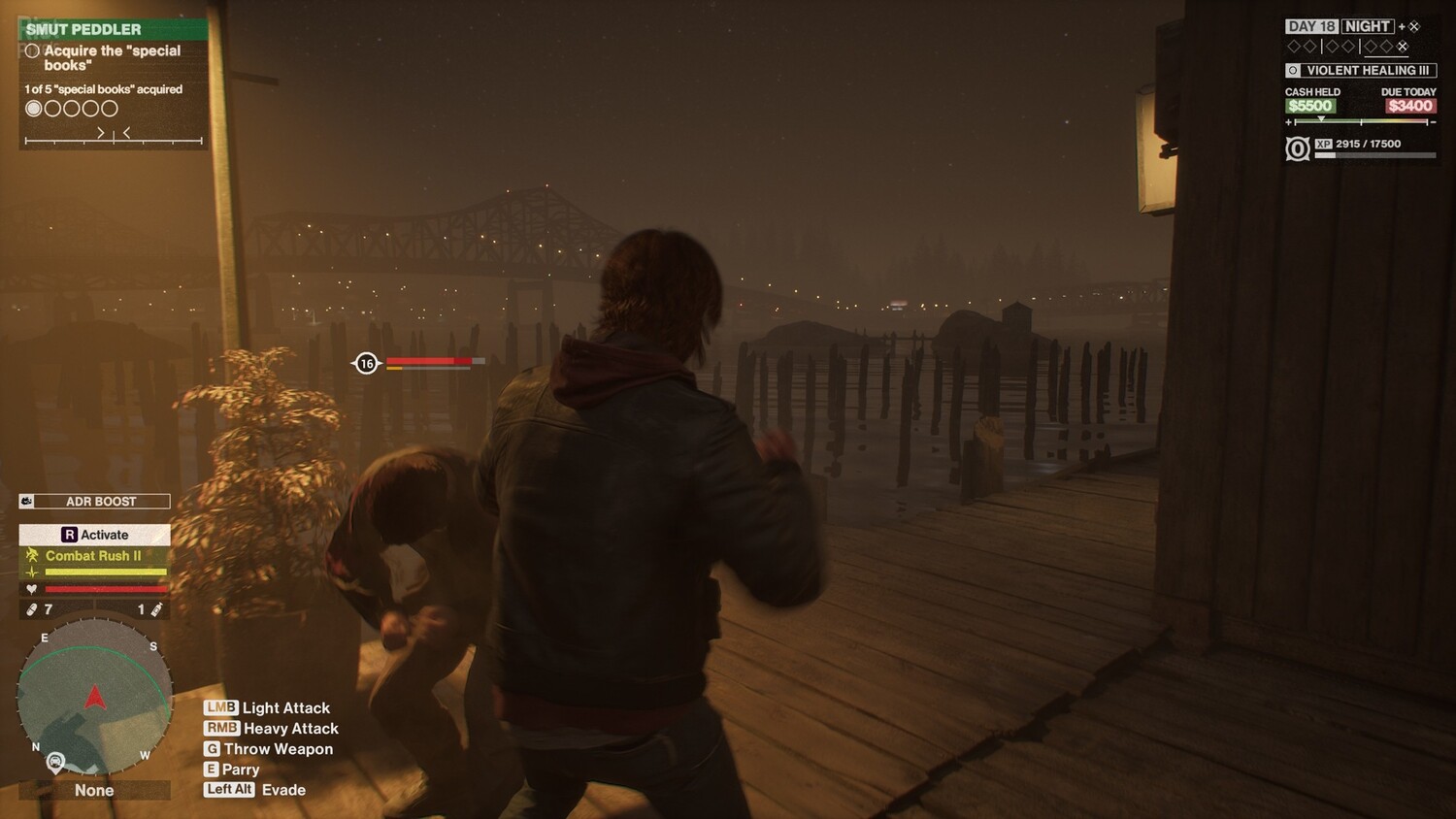Click the circular minimap

coord(94,695)
